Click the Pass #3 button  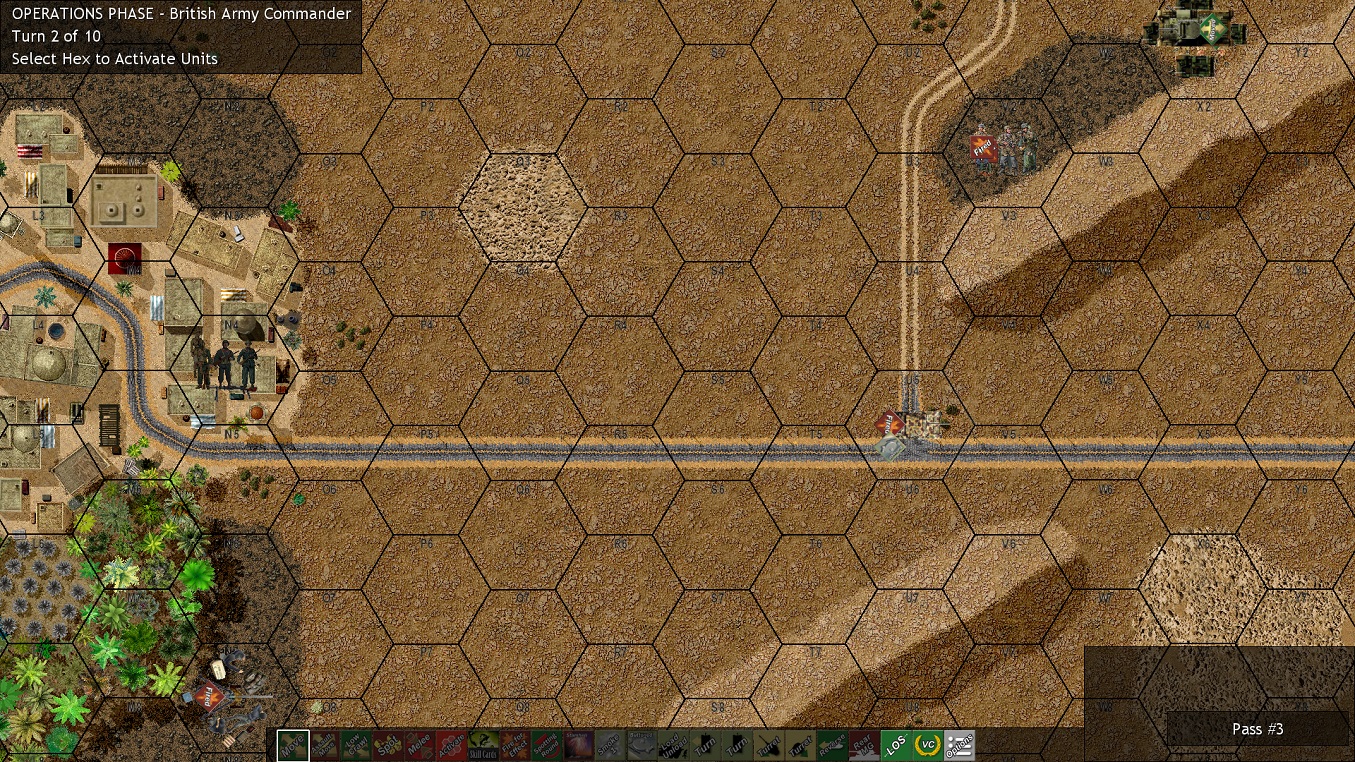(x=1256, y=729)
